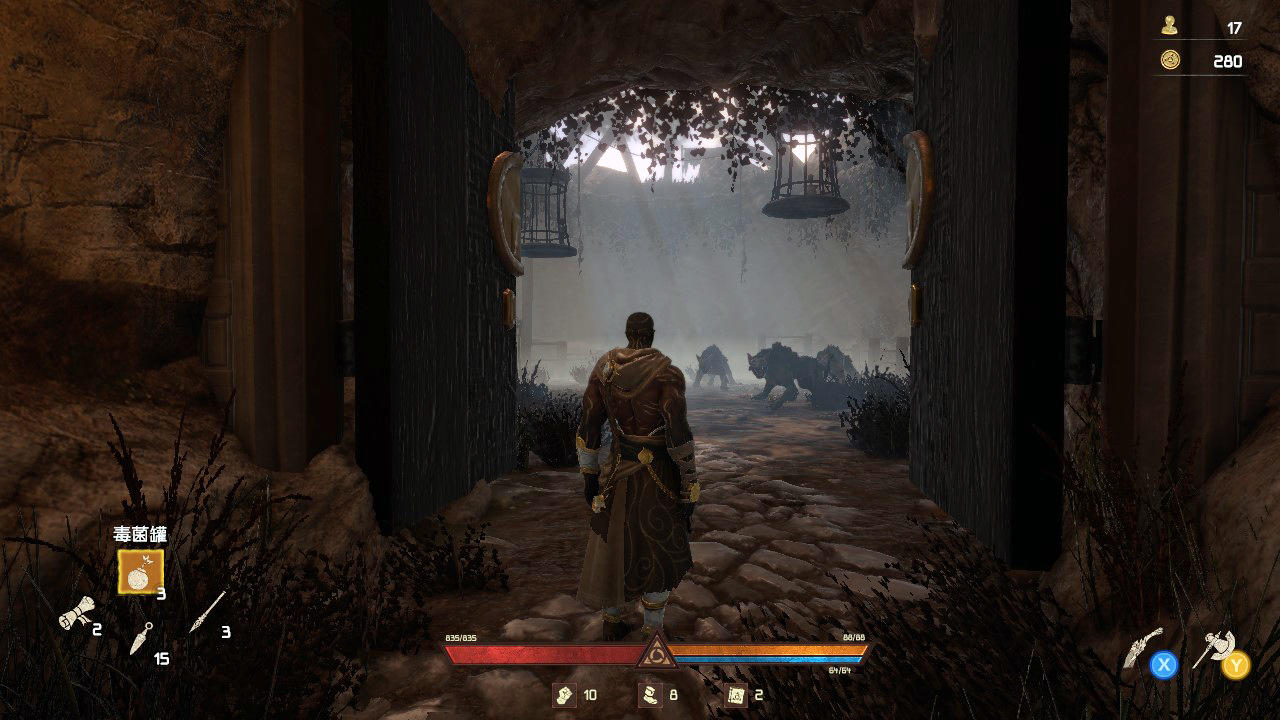This screenshot has height=720, width=1280.
Task: Click the gold coin currency icon
Action: 1169,60
